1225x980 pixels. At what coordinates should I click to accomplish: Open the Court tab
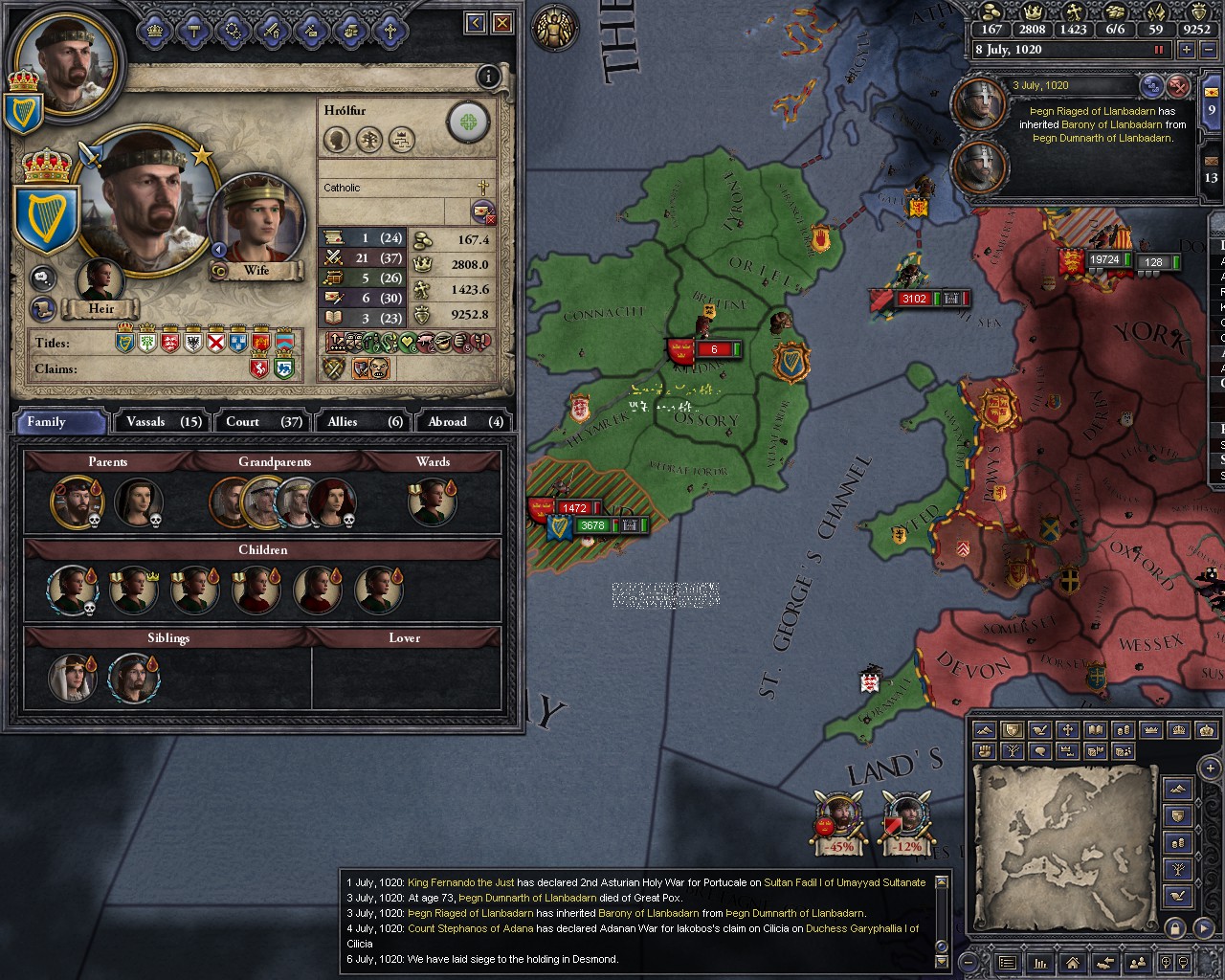tap(263, 421)
